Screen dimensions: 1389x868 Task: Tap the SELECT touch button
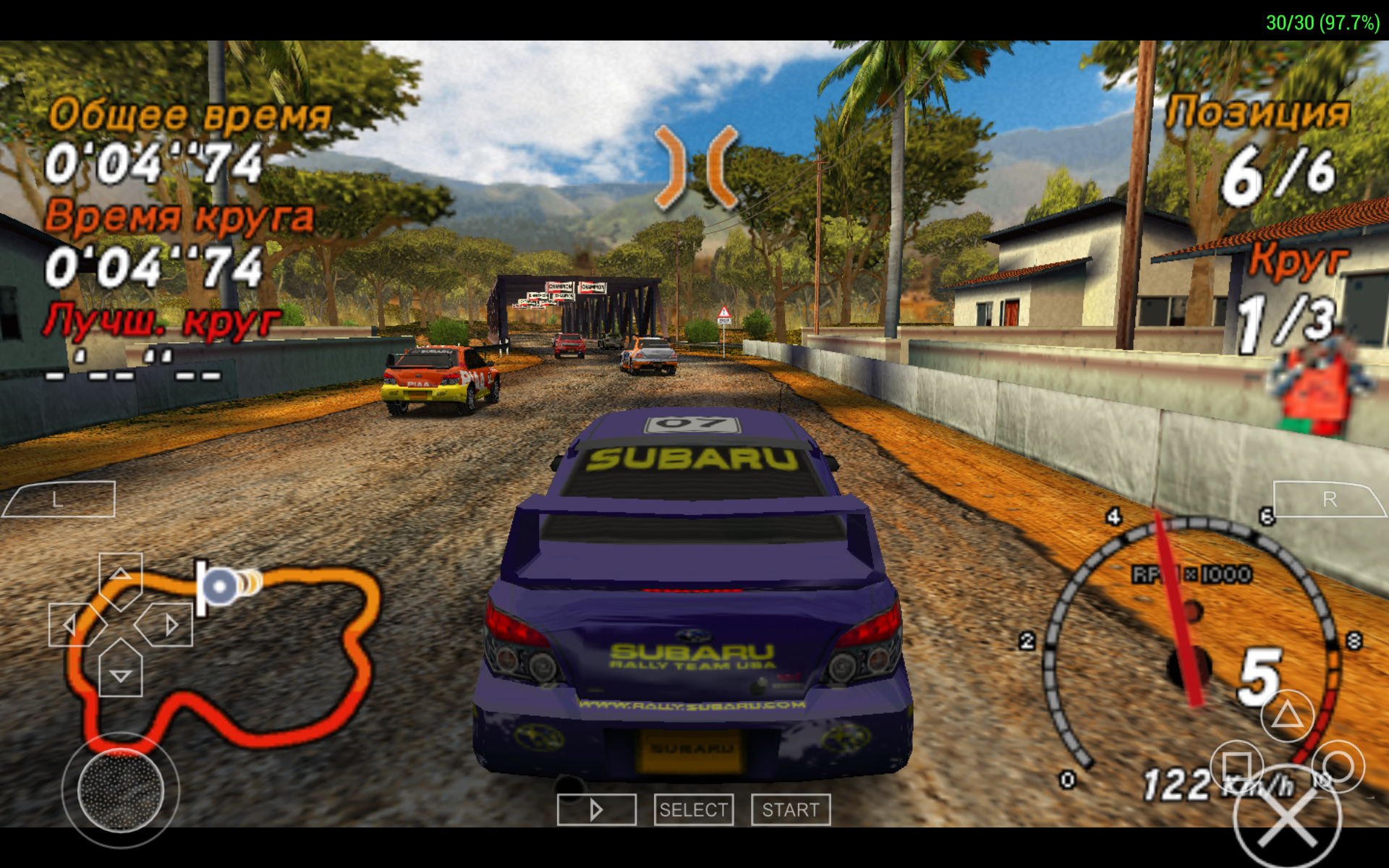tap(693, 809)
